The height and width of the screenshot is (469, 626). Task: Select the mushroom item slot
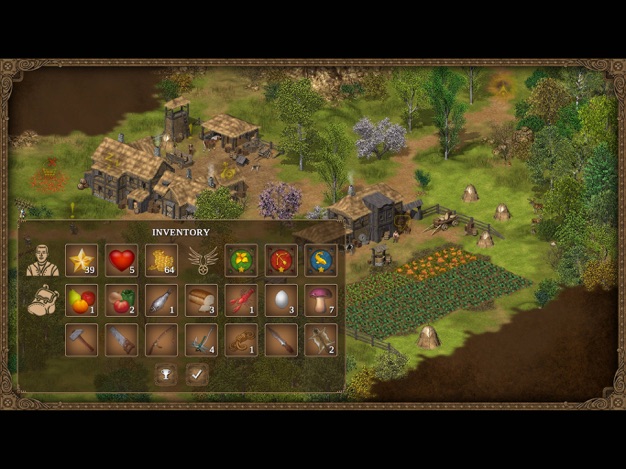(321, 300)
